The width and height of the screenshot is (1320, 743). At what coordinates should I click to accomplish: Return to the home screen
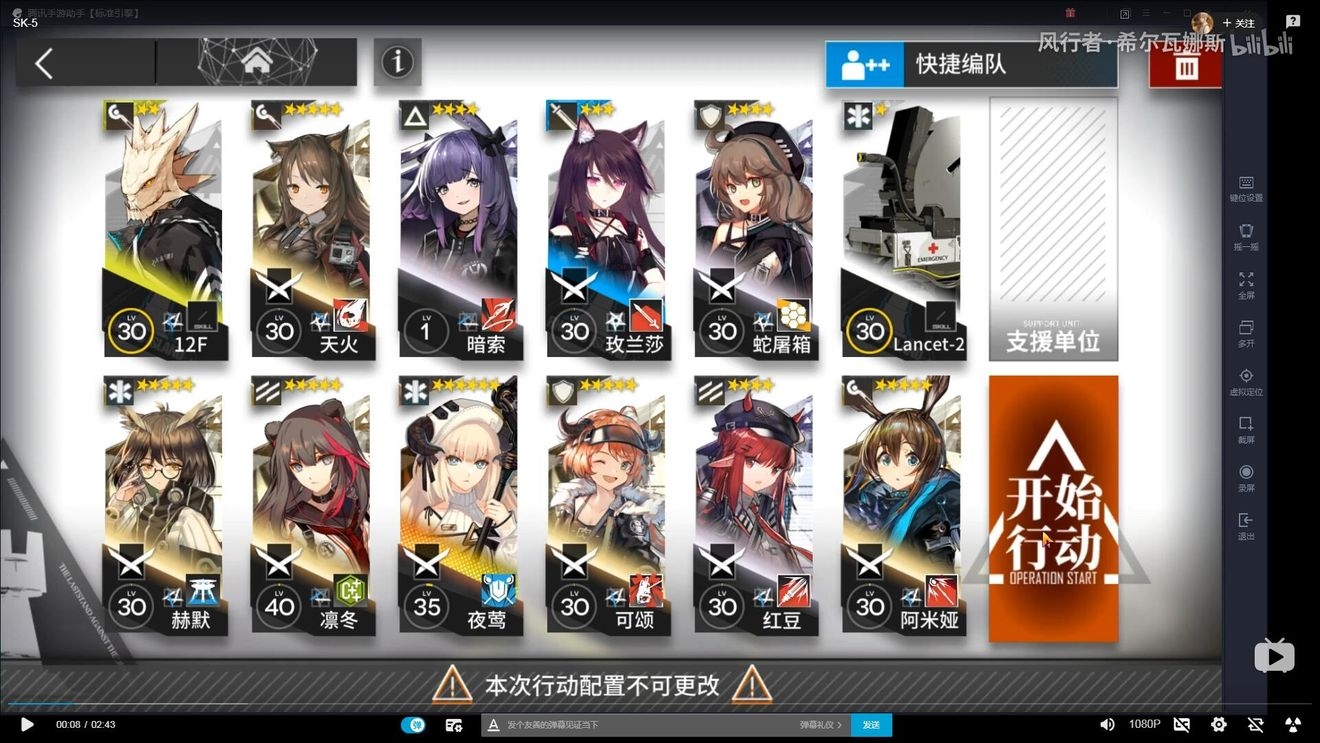tap(257, 62)
